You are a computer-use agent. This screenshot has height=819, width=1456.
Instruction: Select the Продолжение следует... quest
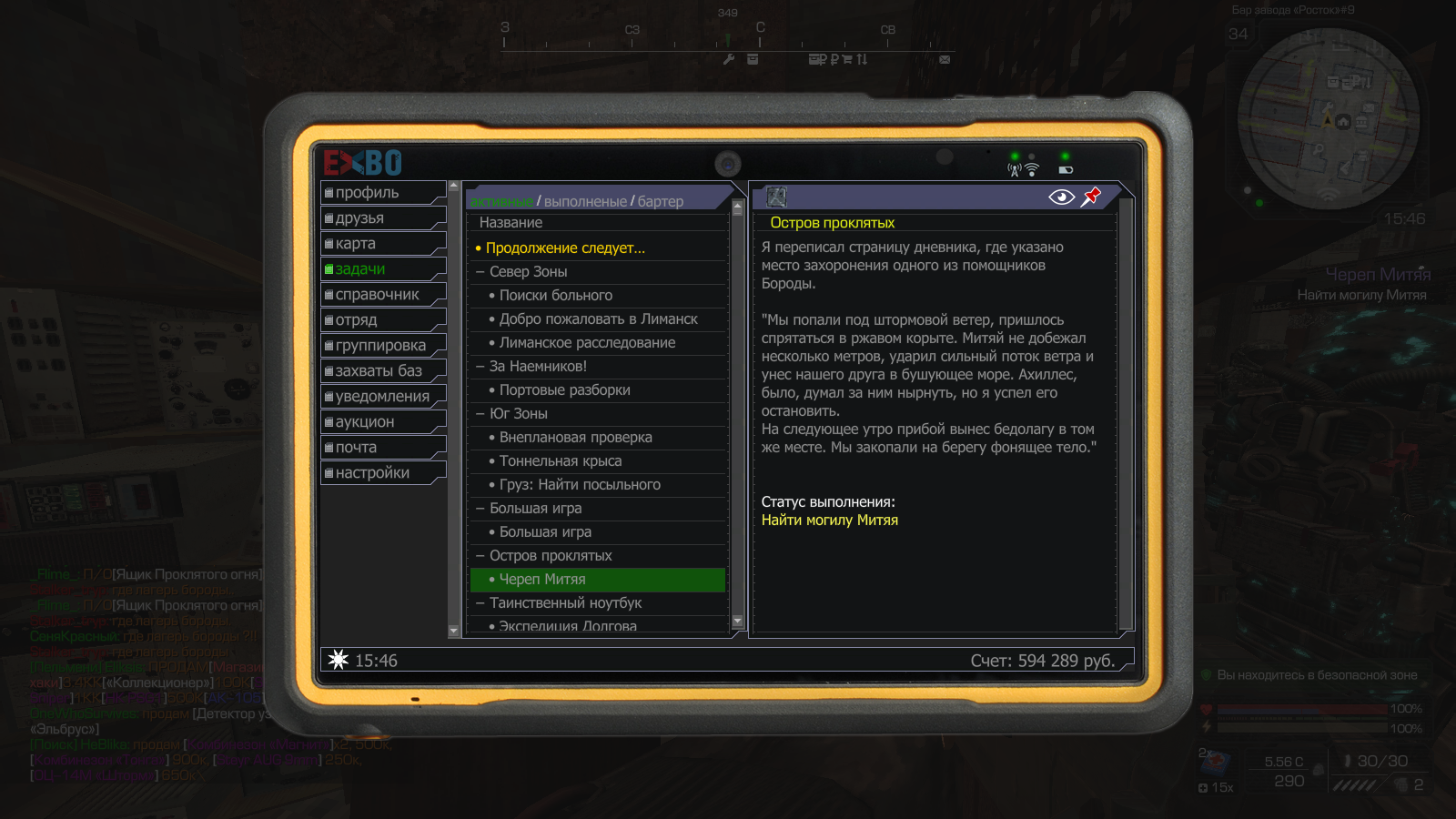pos(564,248)
